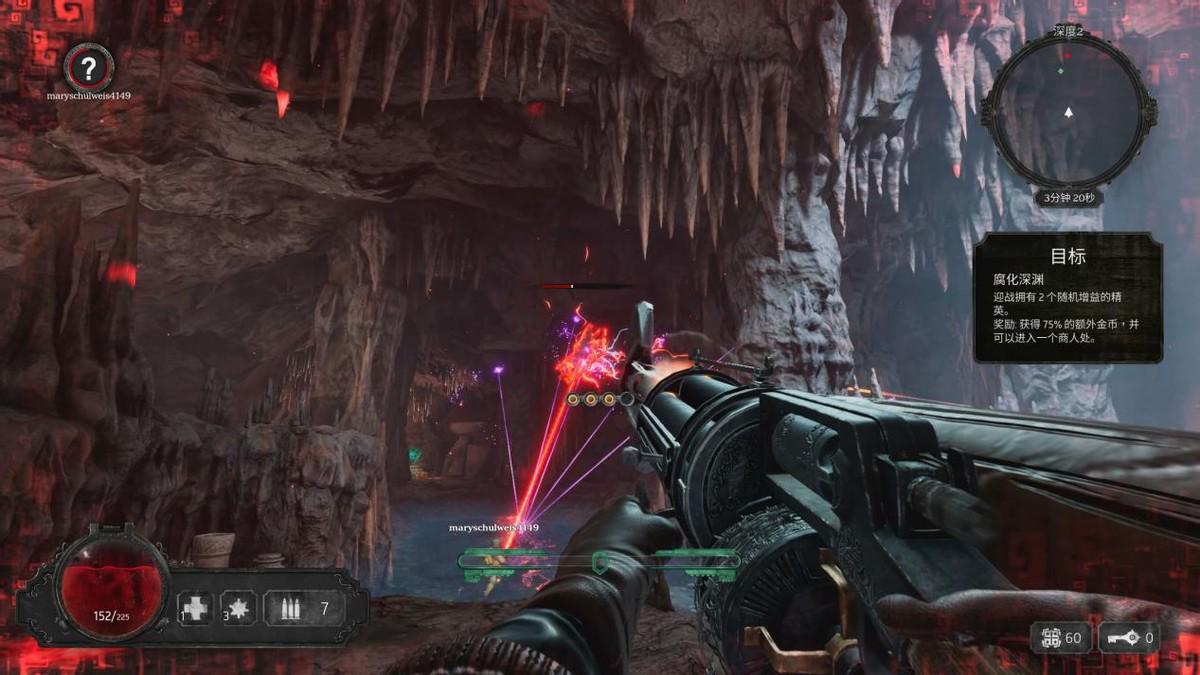The width and height of the screenshot is (1200, 675).
Task: Select the gold coin currency icon
Action: [x=1051, y=637]
